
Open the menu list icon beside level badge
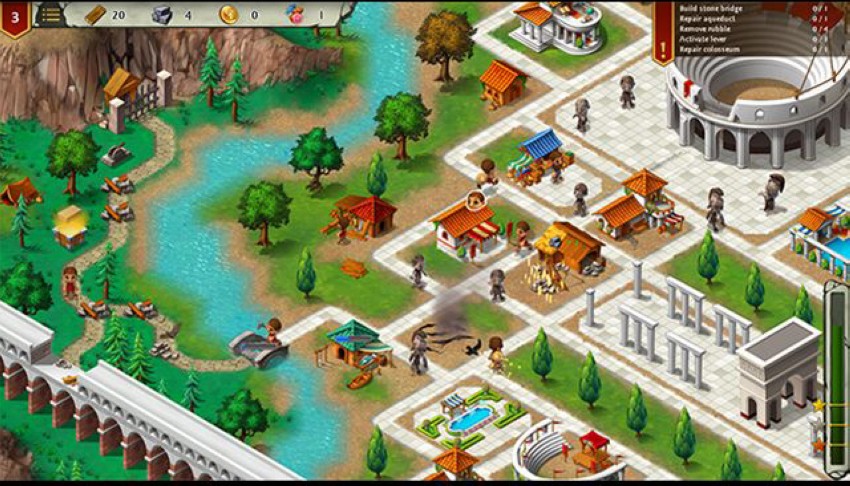point(49,14)
